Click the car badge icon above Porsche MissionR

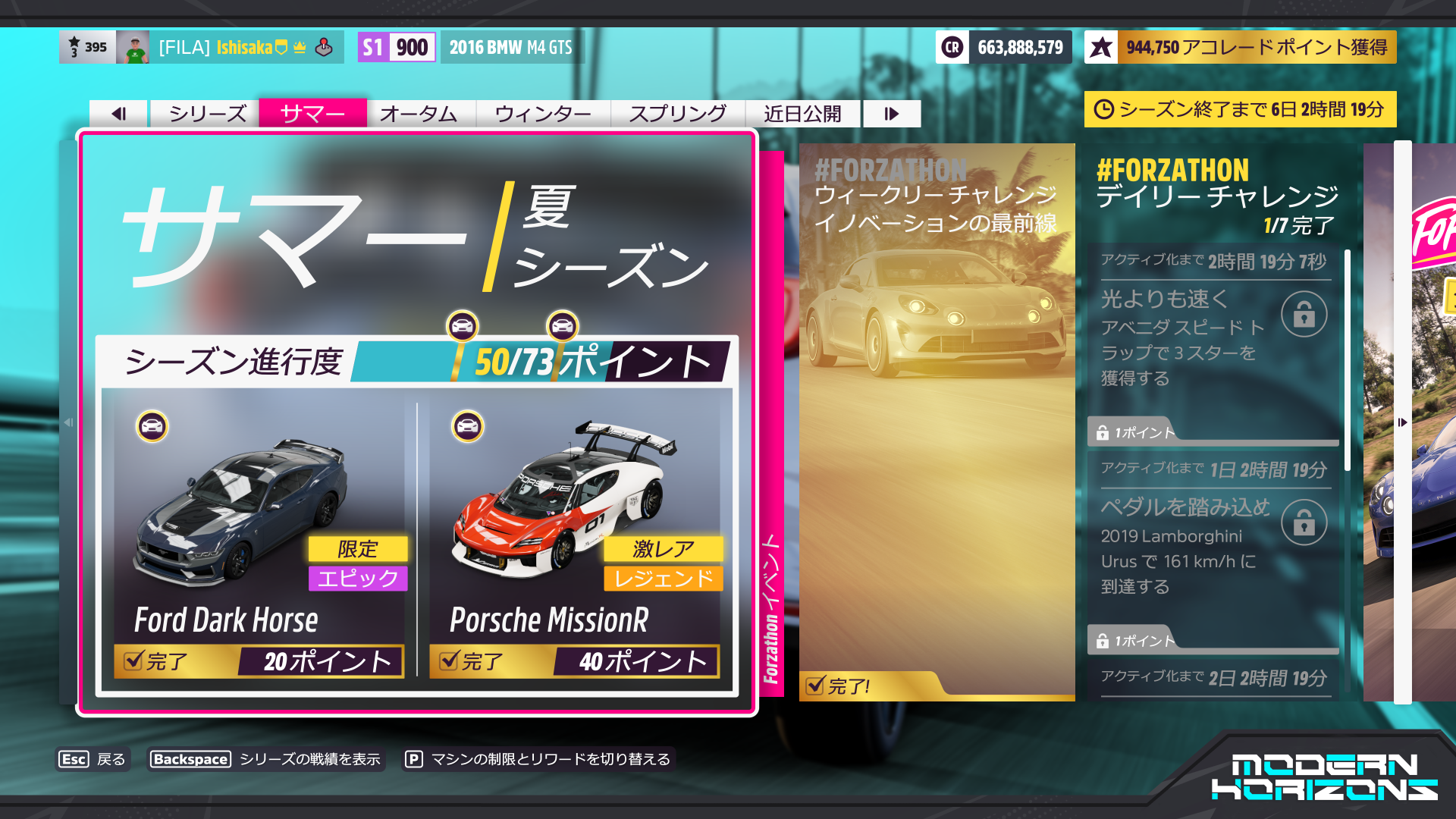click(x=468, y=428)
